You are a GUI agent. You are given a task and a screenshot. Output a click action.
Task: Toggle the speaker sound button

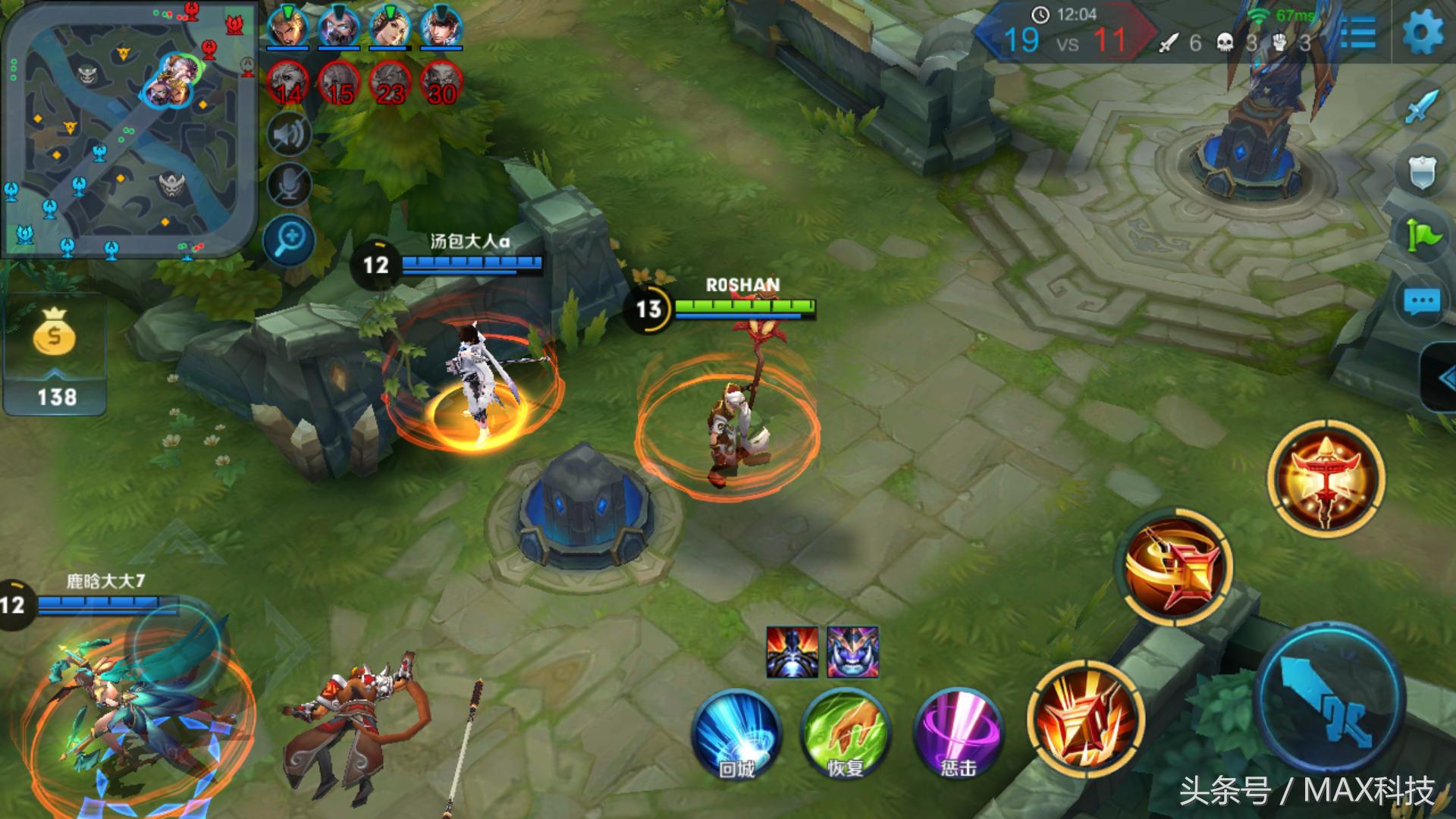click(289, 135)
